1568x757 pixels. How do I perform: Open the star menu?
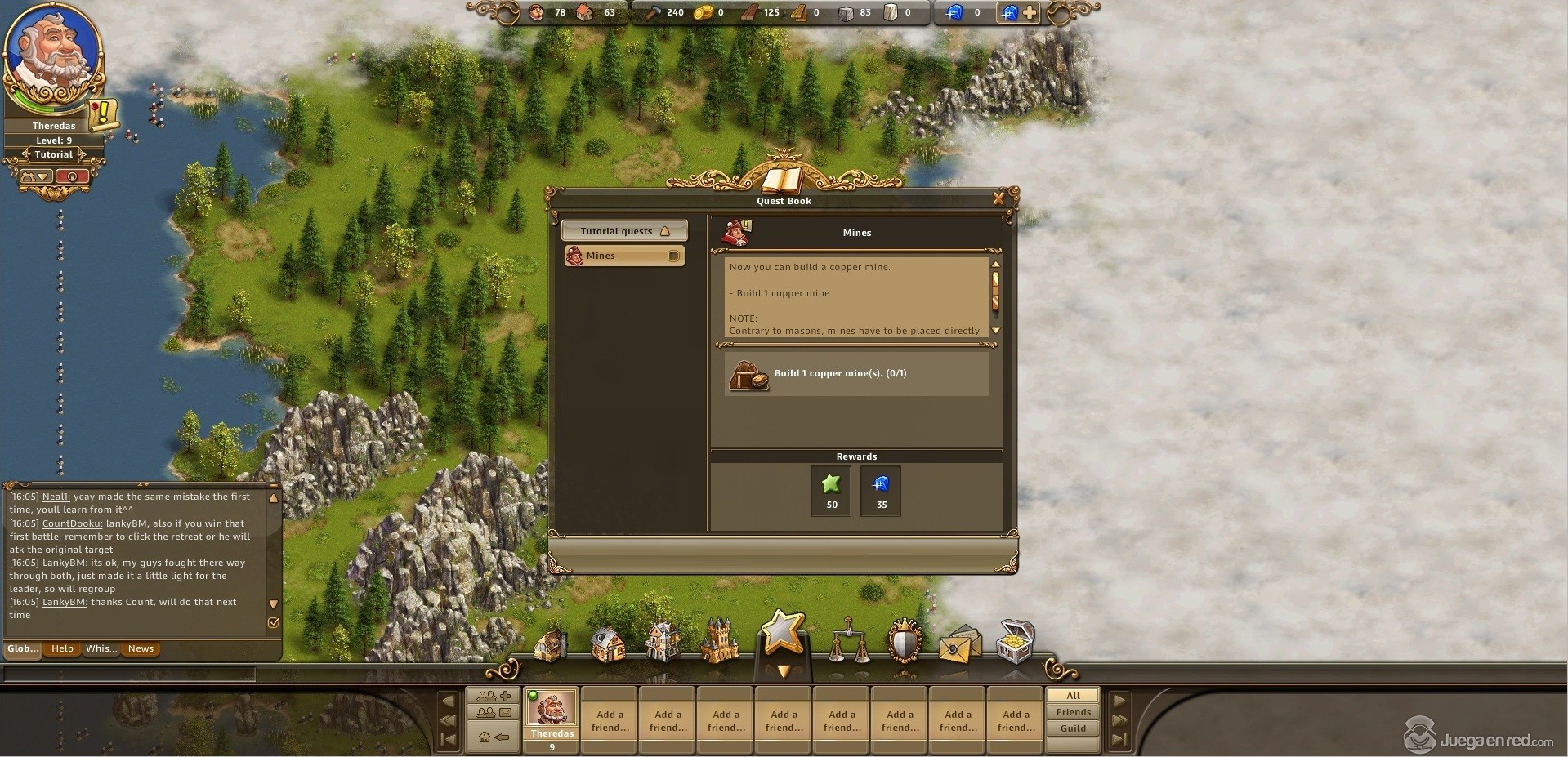point(782,635)
